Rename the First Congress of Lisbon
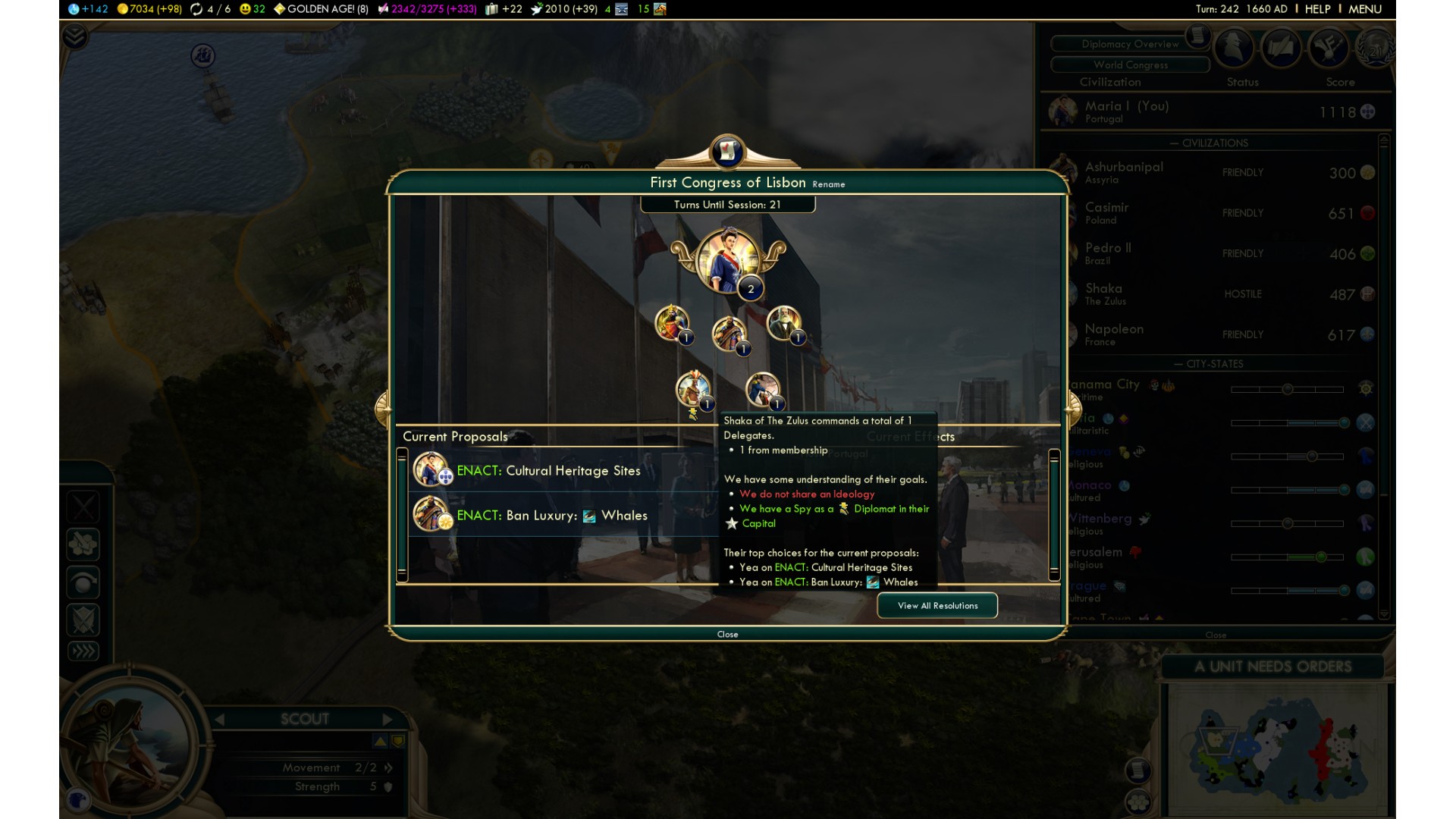1456x819 pixels. pyautogui.click(x=828, y=184)
